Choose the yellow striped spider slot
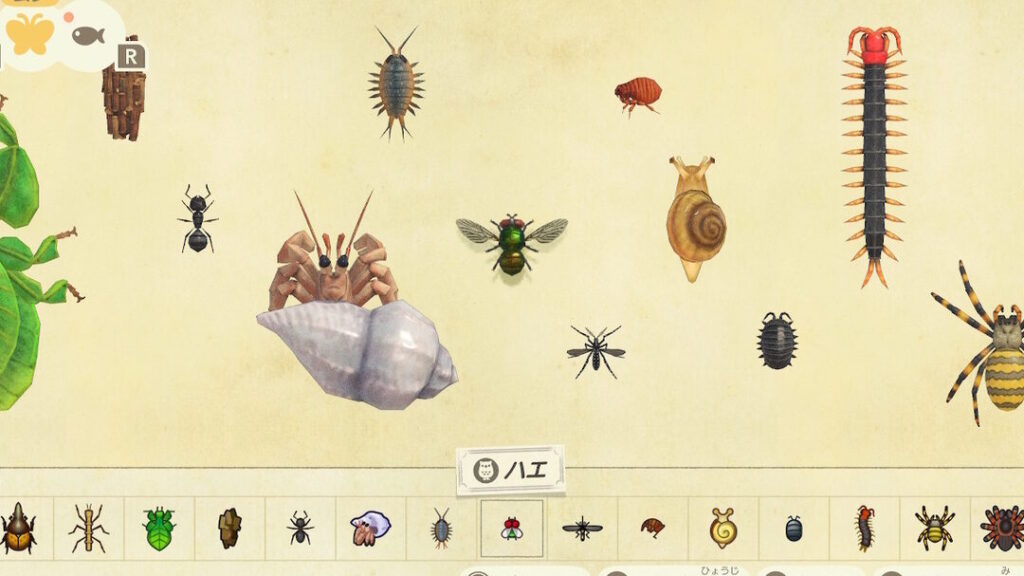 click(x=934, y=528)
